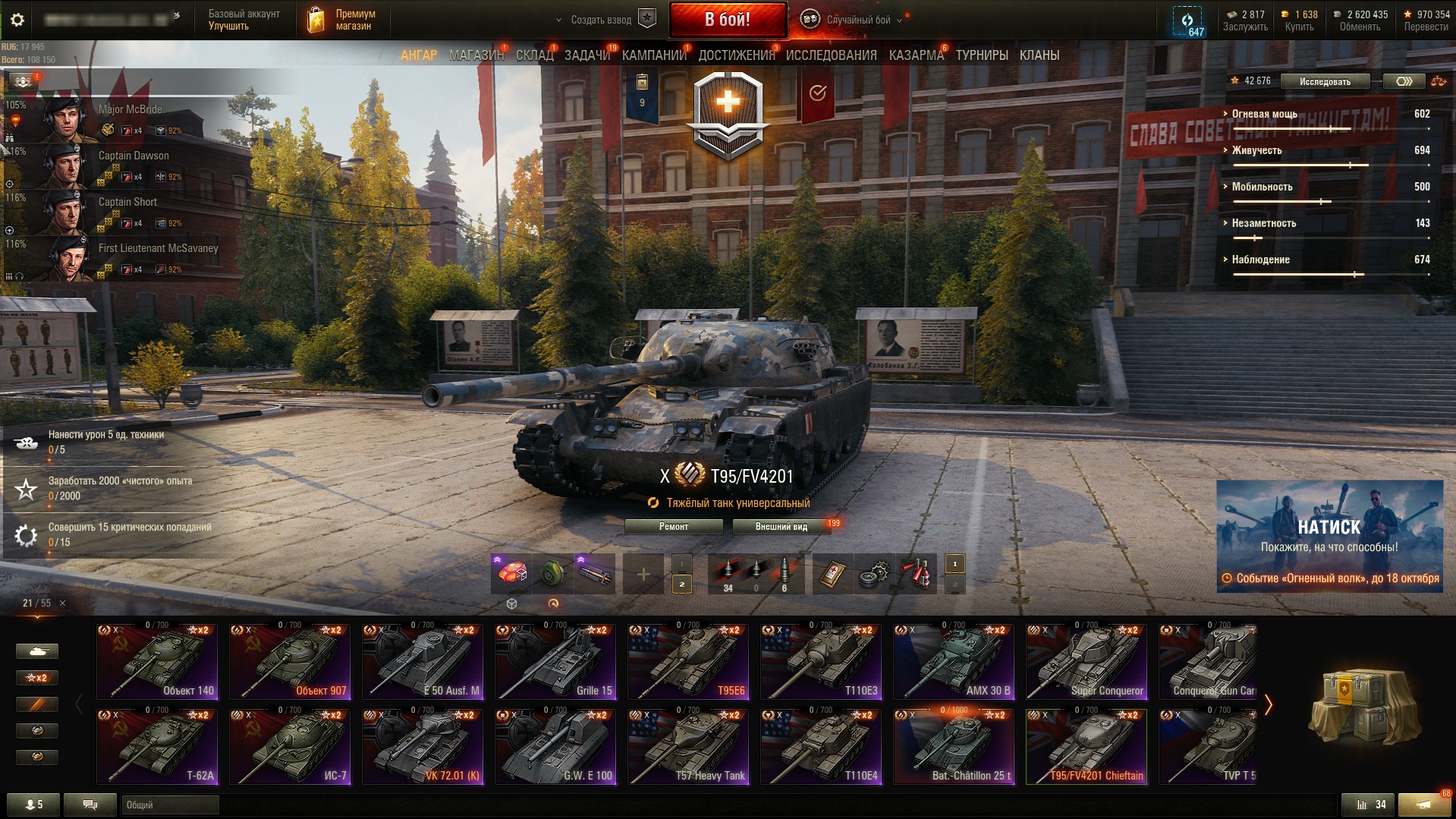
Task: Start battle with the red В бой! button
Action: (727, 20)
